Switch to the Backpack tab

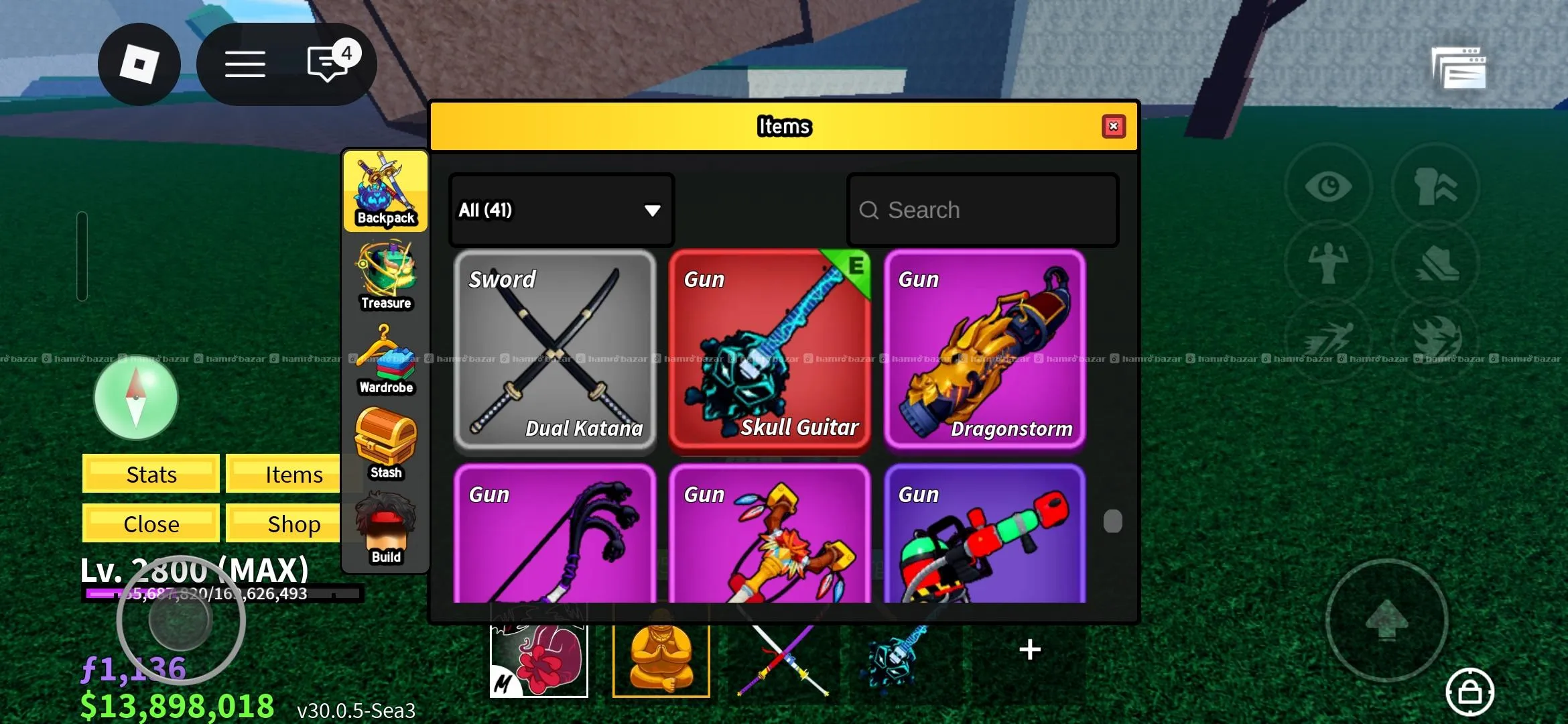pyautogui.click(x=385, y=191)
